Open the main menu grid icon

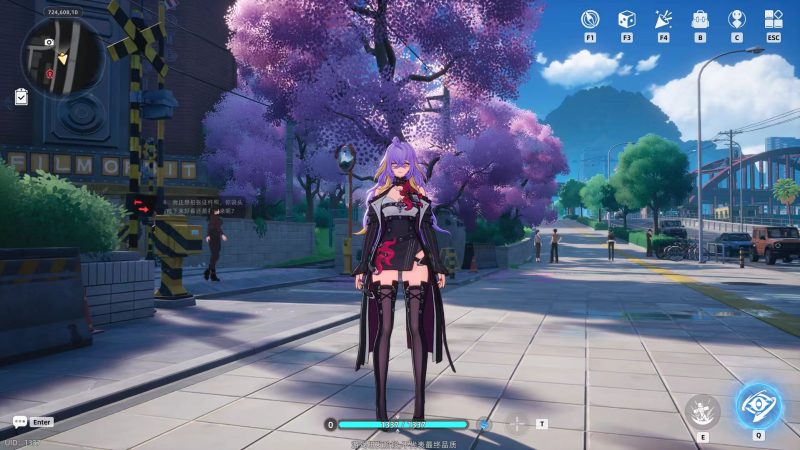point(773,19)
